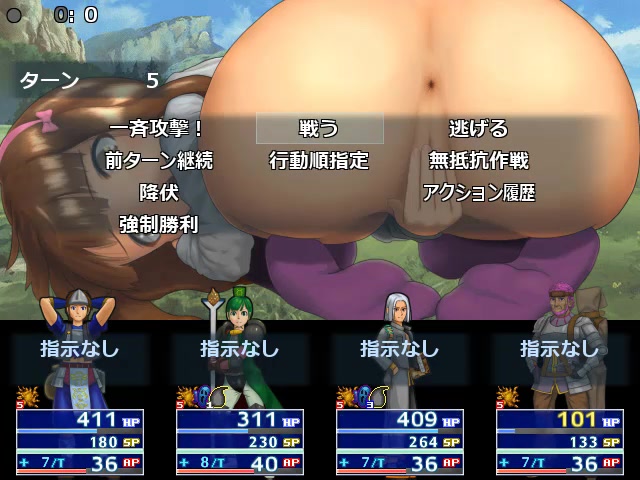This screenshot has height=480, width=640.
Task: Open the アクション履歴 action history
Action: coord(478,192)
